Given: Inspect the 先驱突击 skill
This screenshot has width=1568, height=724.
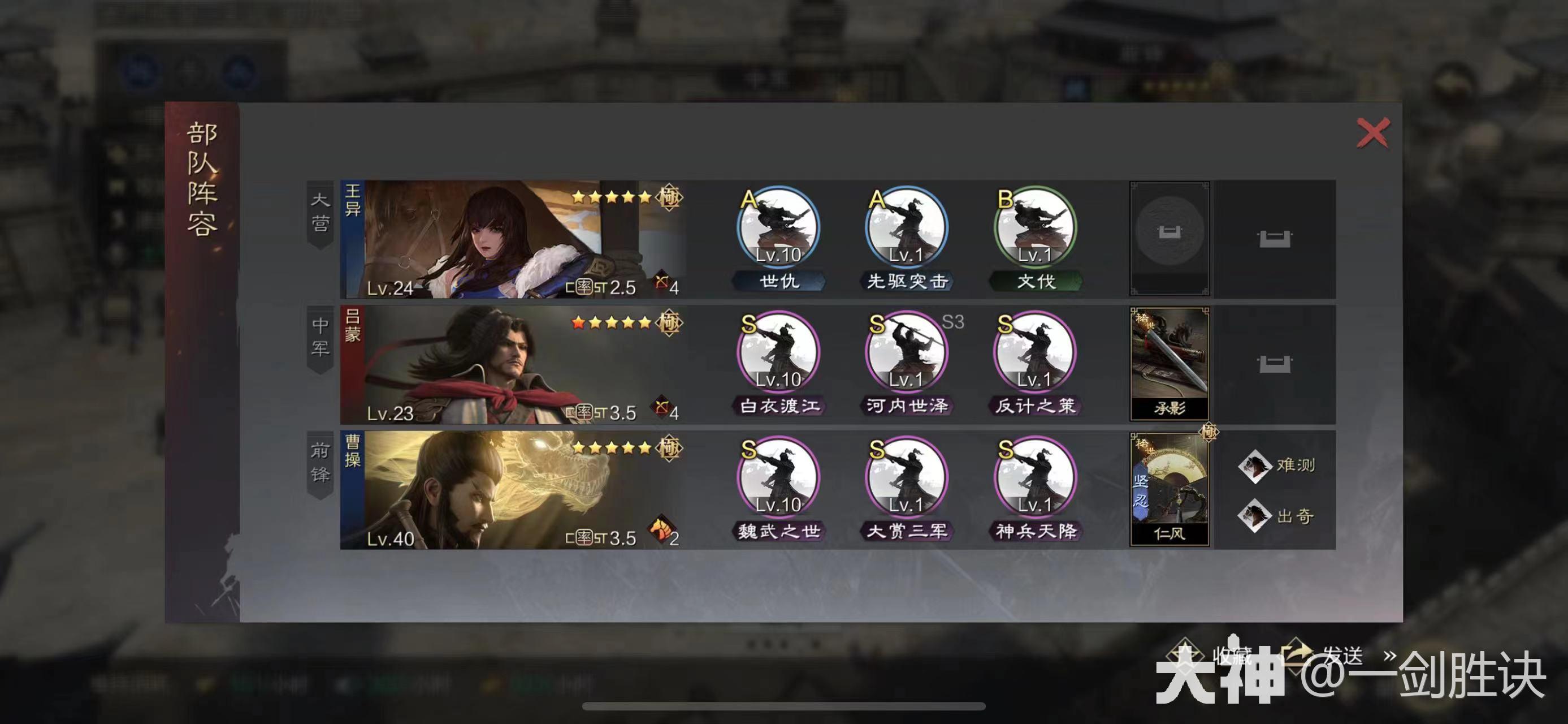Looking at the screenshot, I should [906, 228].
